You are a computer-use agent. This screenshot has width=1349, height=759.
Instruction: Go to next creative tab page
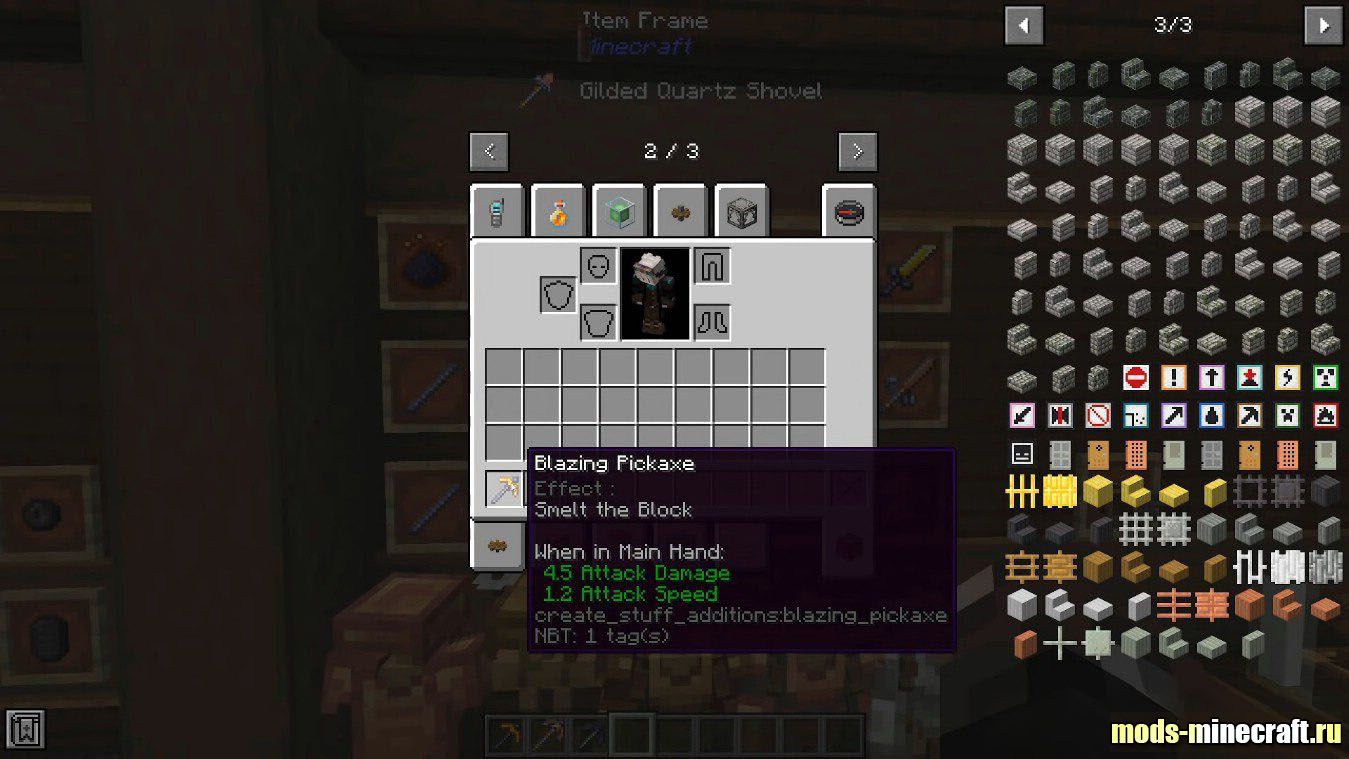pyautogui.click(x=857, y=152)
